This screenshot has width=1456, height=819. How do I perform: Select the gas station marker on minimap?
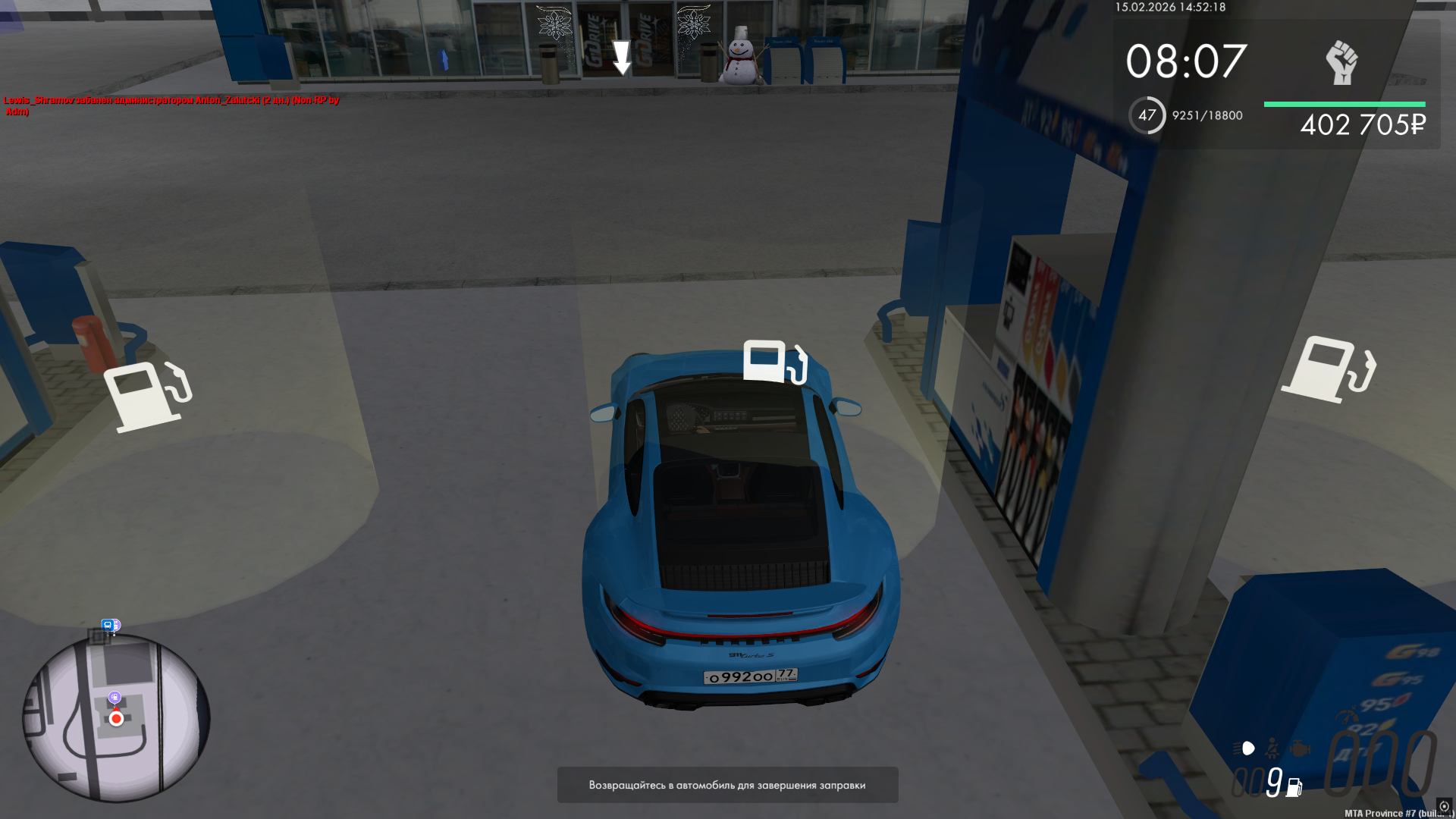tap(115, 697)
